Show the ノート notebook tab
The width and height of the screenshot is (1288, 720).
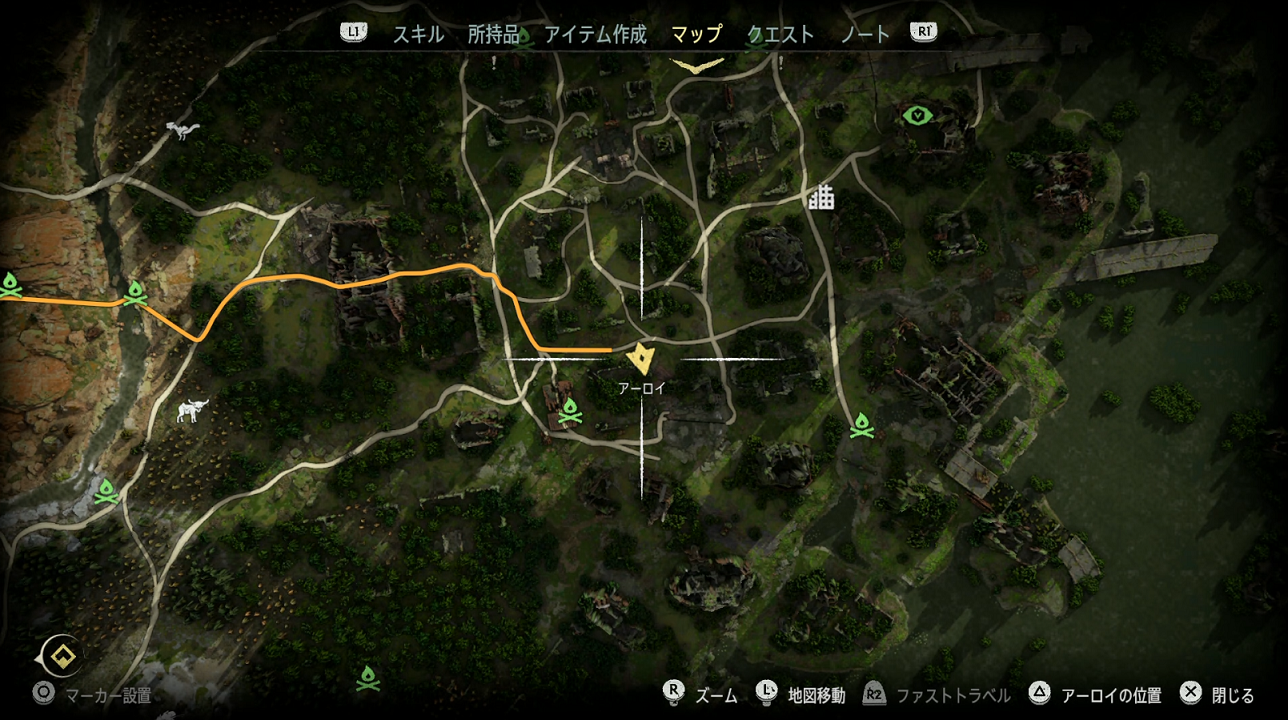(865, 34)
